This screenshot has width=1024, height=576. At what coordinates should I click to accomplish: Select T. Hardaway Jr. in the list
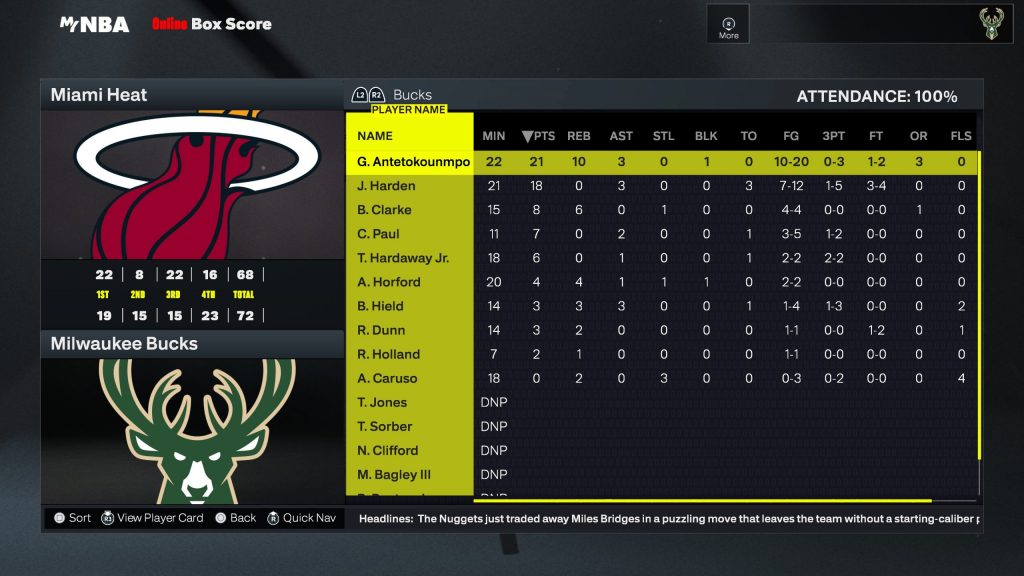403,258
